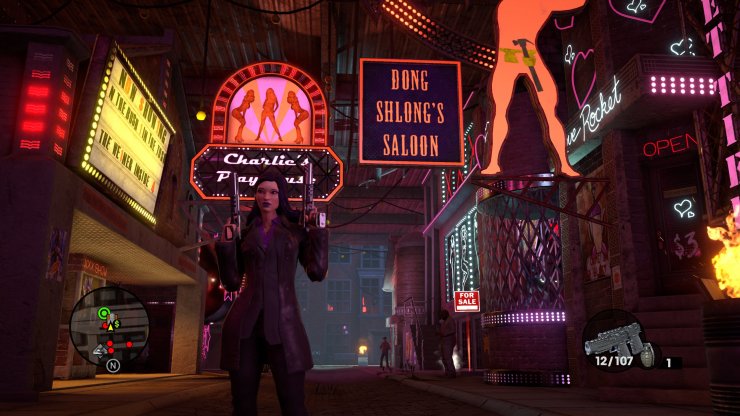Click the yellow player arrow on minimap
The width and height of the screenshot is (740, 416).
(x=110, y=325)
